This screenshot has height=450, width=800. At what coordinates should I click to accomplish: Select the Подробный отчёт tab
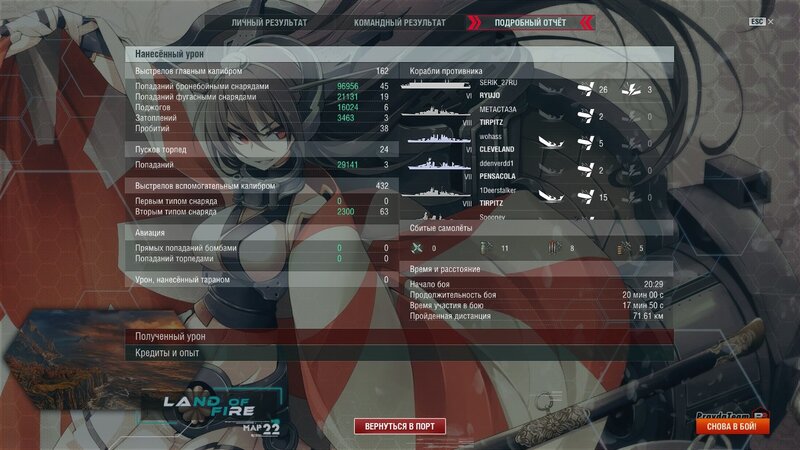(x=530, y=22)
